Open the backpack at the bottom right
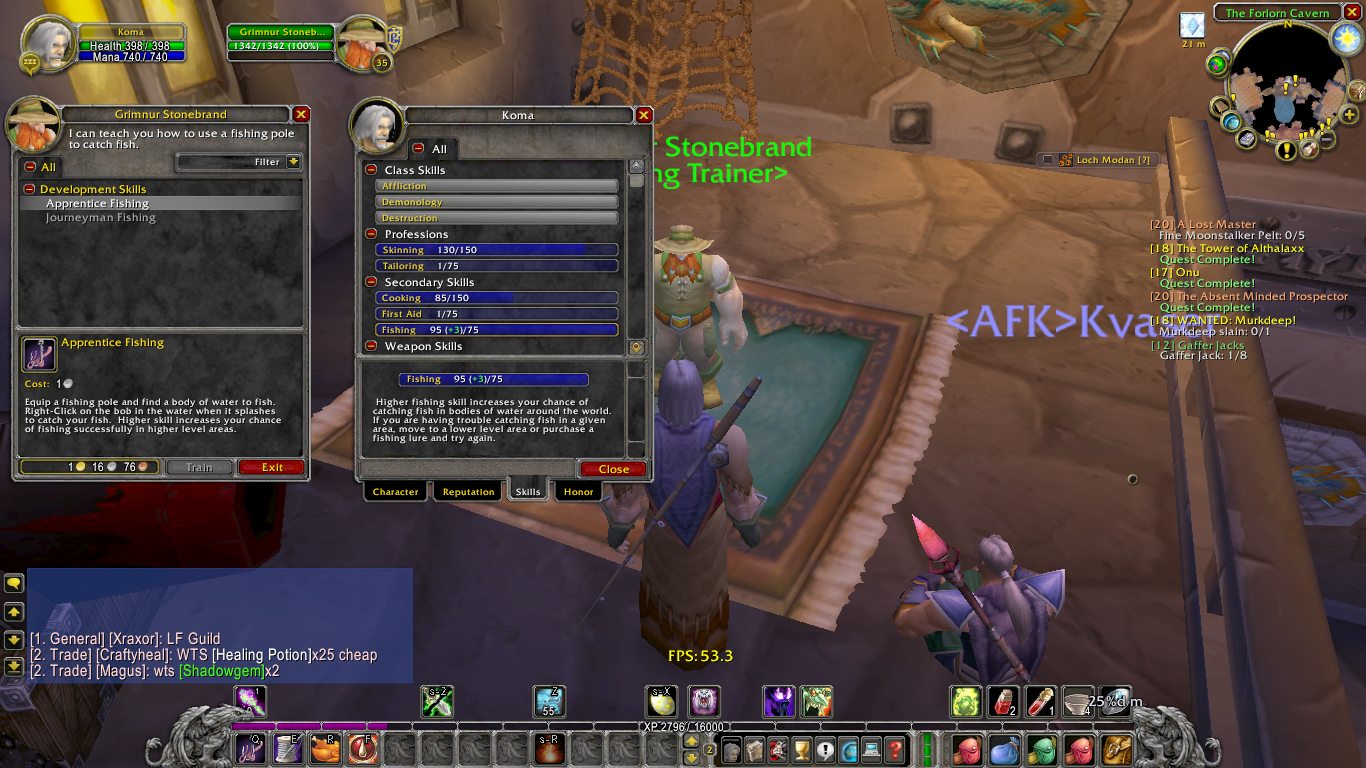1366x768 pixels. 1116,748
